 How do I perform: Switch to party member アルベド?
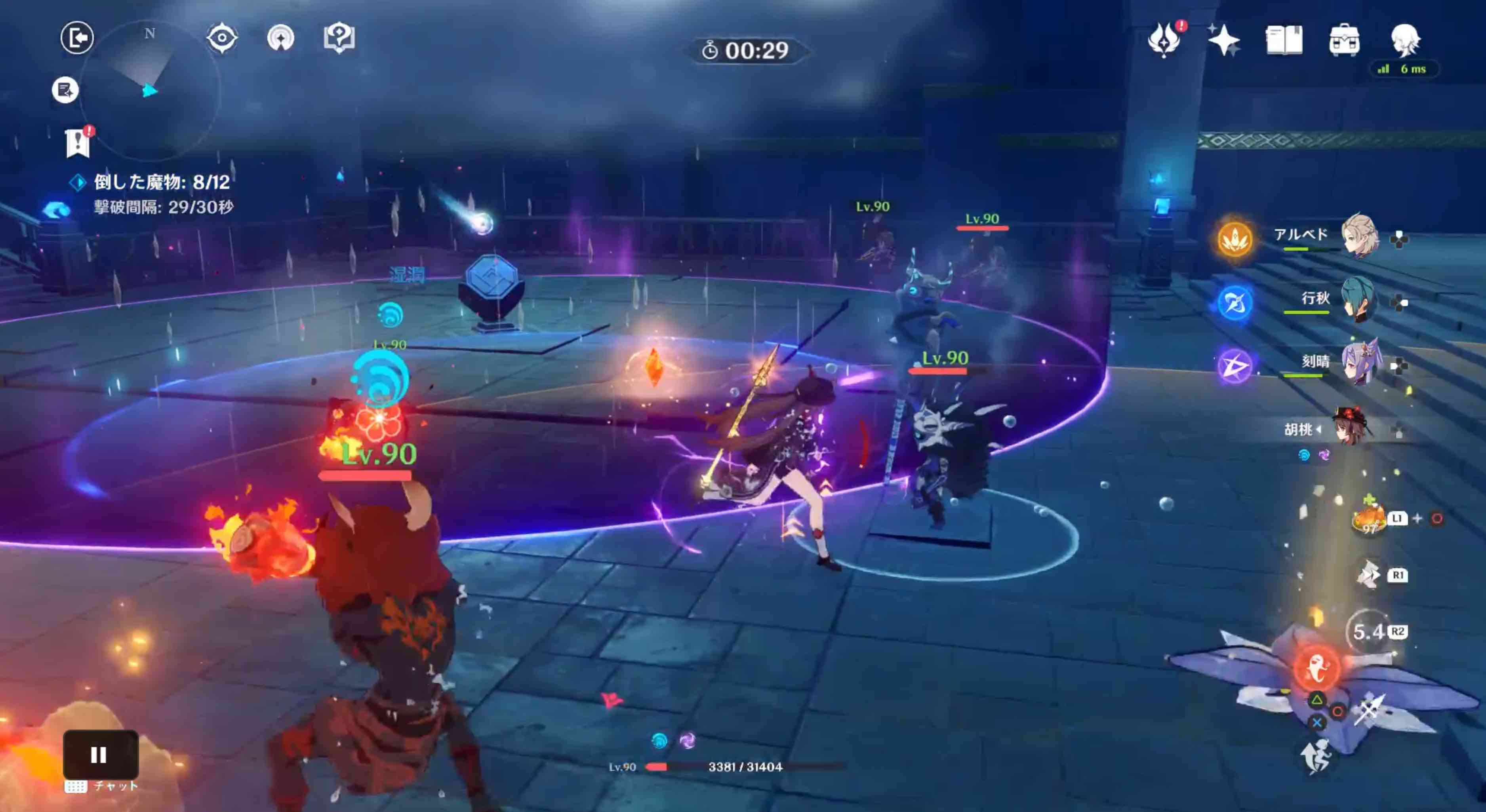tap(1360, 236)
